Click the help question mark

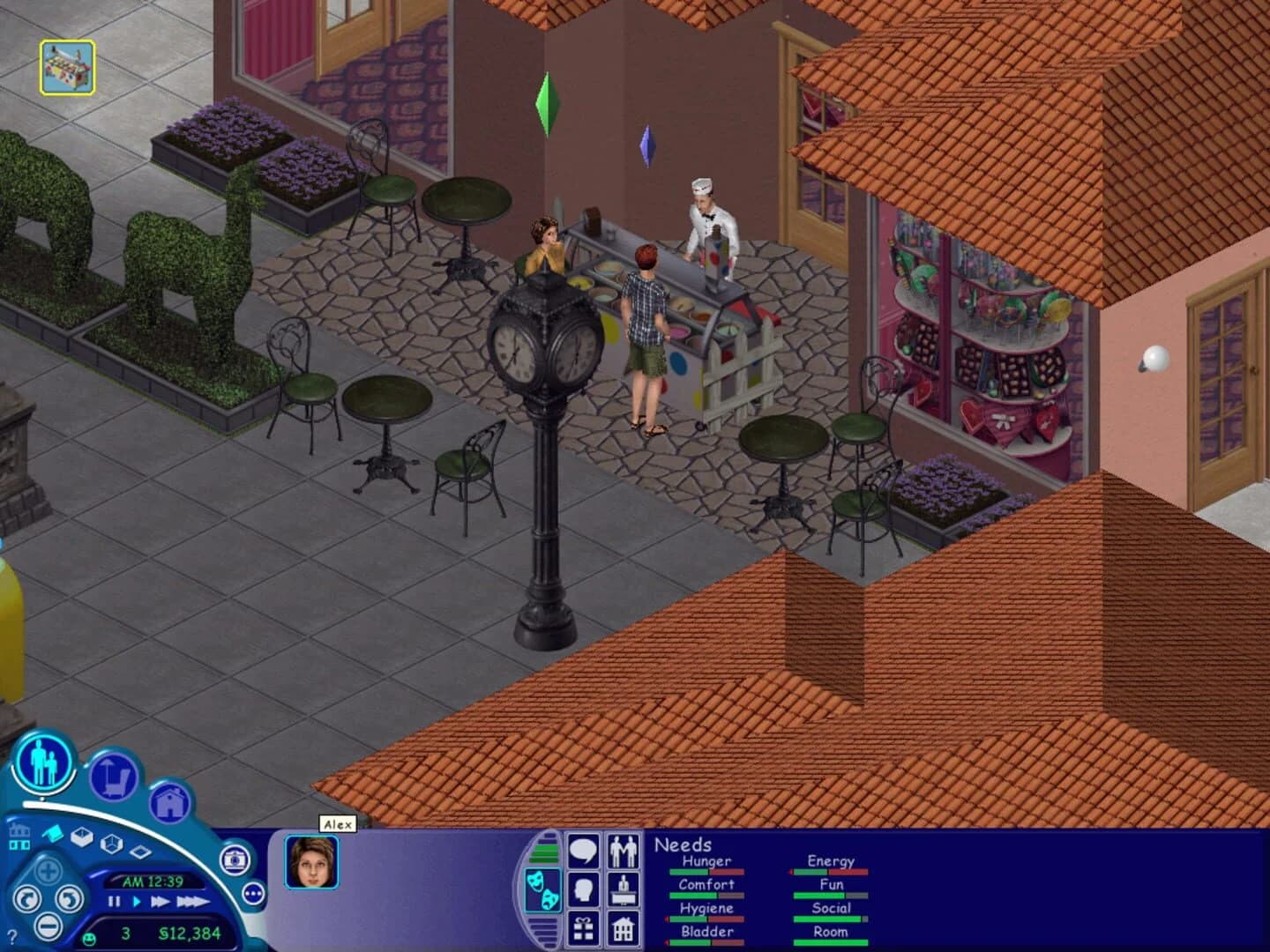[12, 934]
